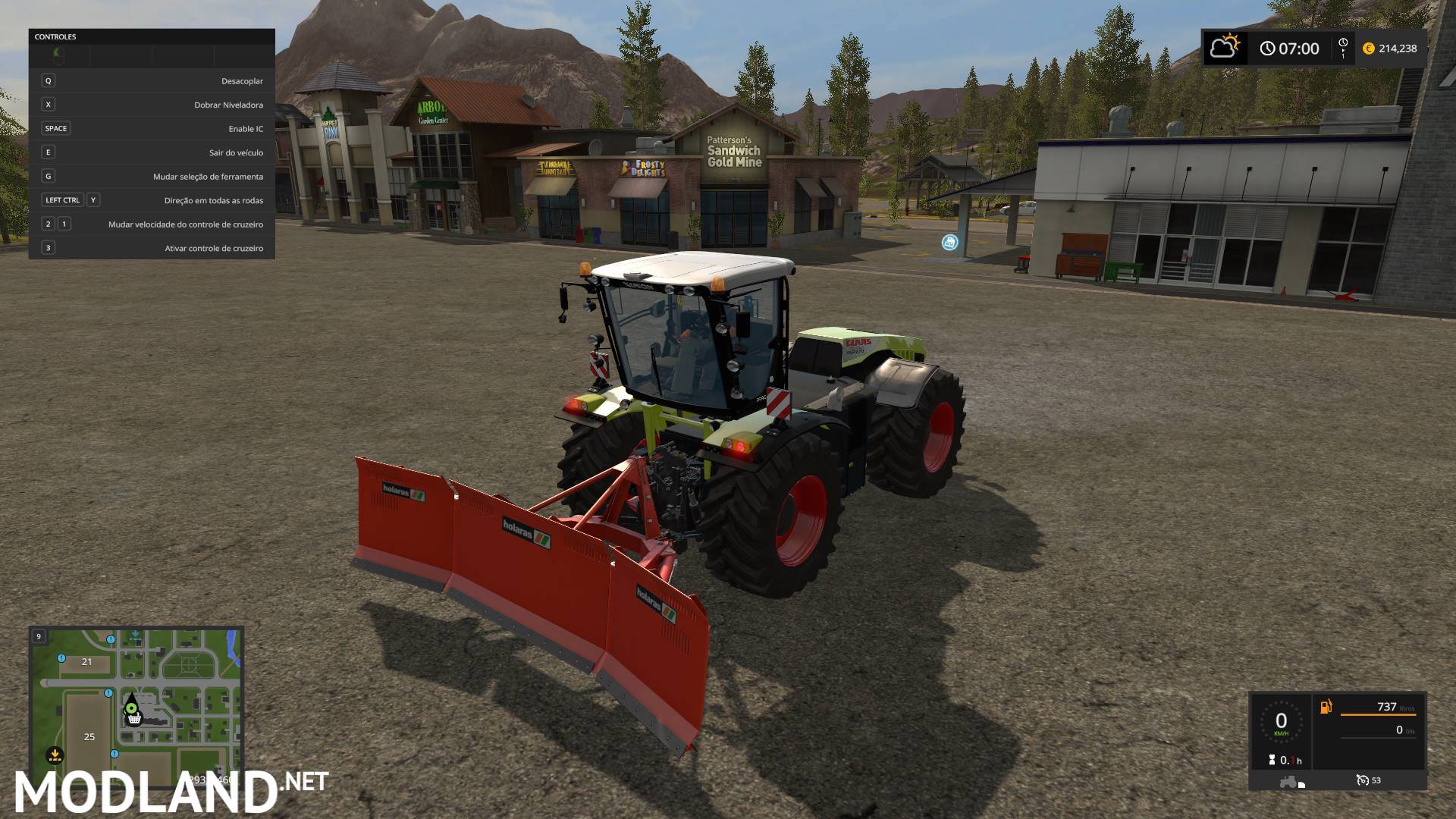Enable Ativar controle de cruzeiro
Screen dimensions: 1456x819
coord(152,248)
